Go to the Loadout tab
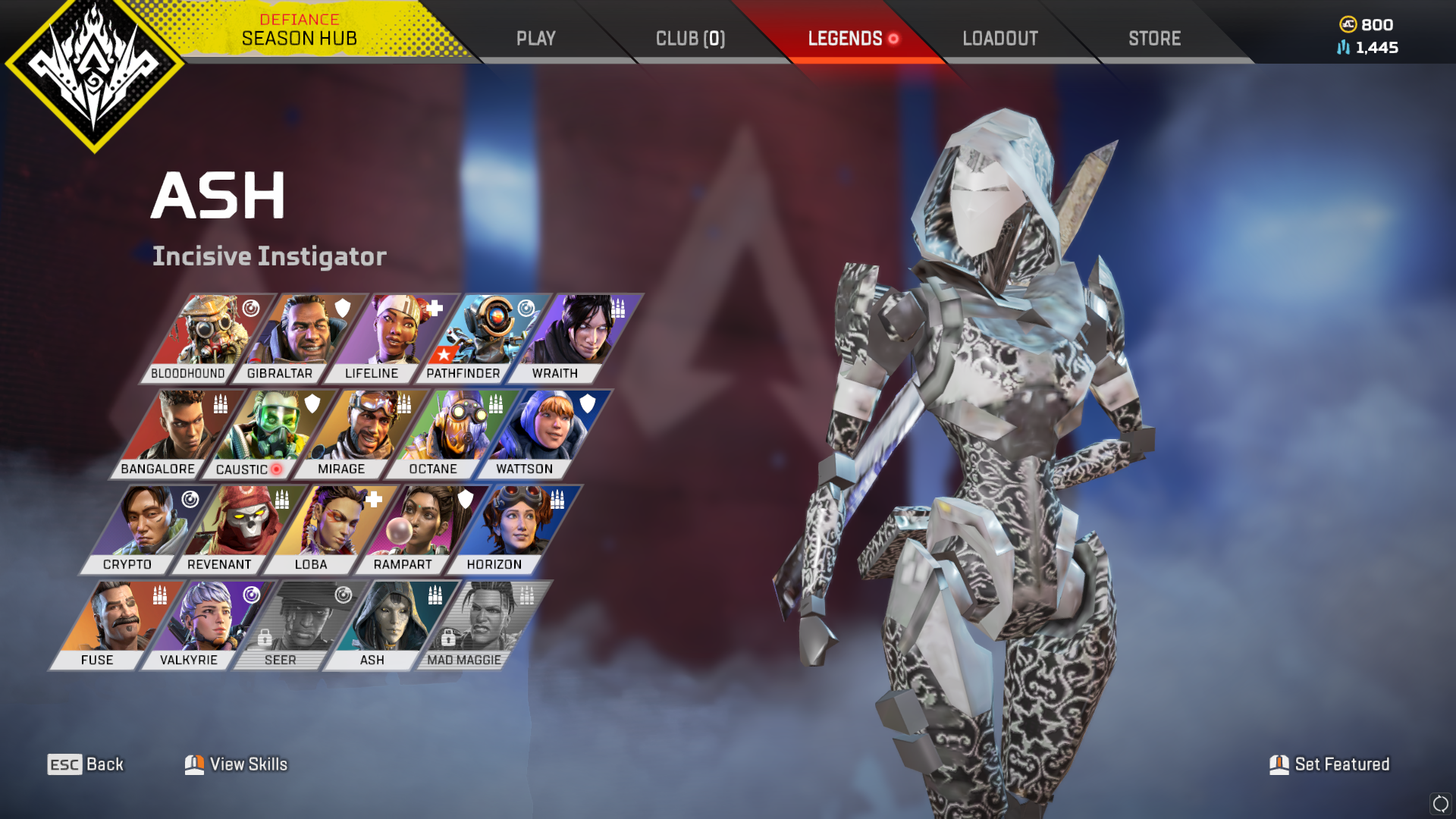Viewport: 1456px width, 819px height. (1000, 38)
